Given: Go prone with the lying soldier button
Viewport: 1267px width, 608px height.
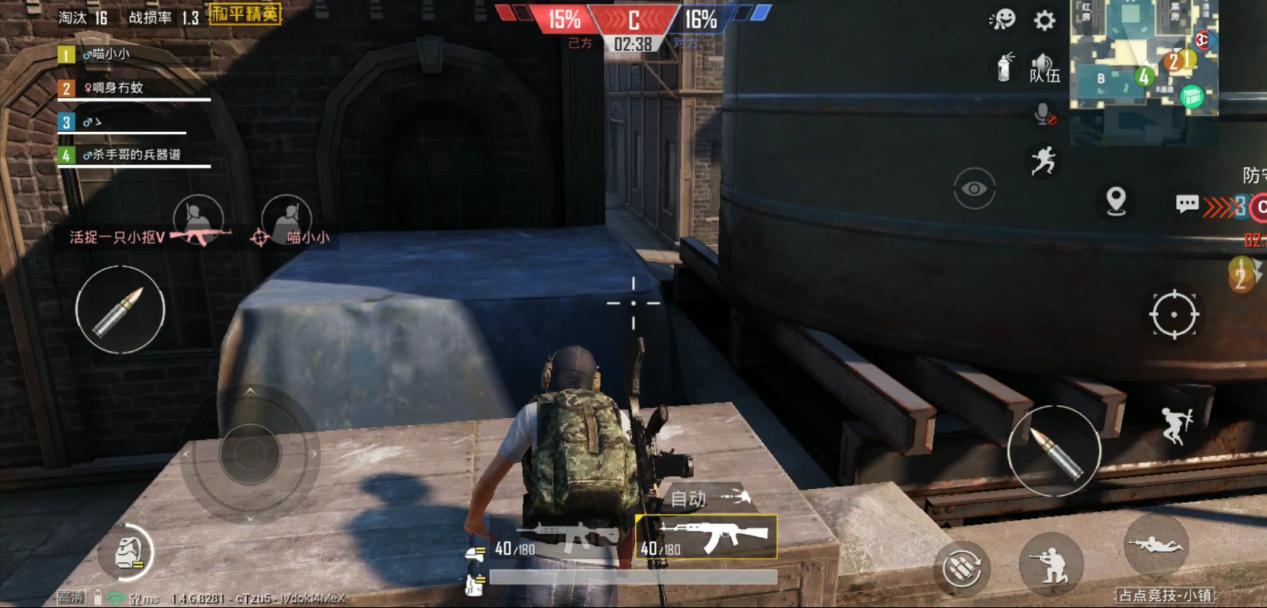Looking at the screenshot, I should (1156, 545).
